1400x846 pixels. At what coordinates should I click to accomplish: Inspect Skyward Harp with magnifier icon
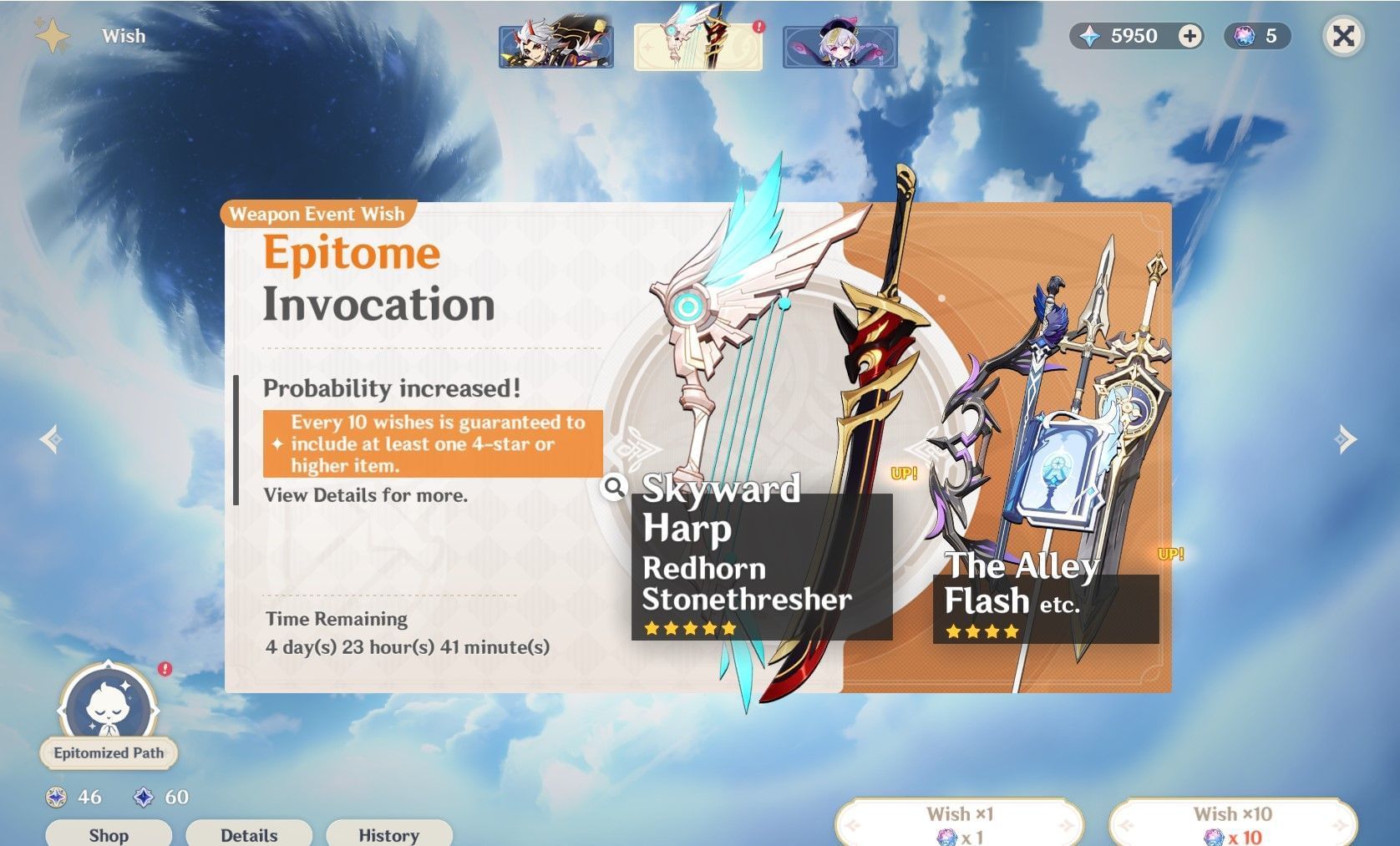click(614, 487)
